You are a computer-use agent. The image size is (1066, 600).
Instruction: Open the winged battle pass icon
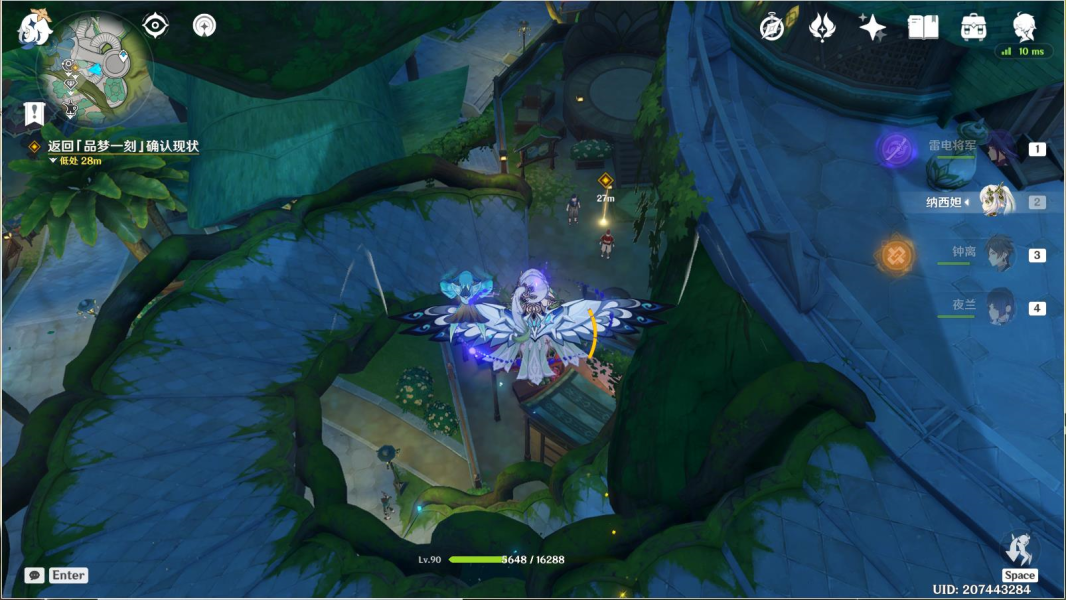[x=822, y=27]
